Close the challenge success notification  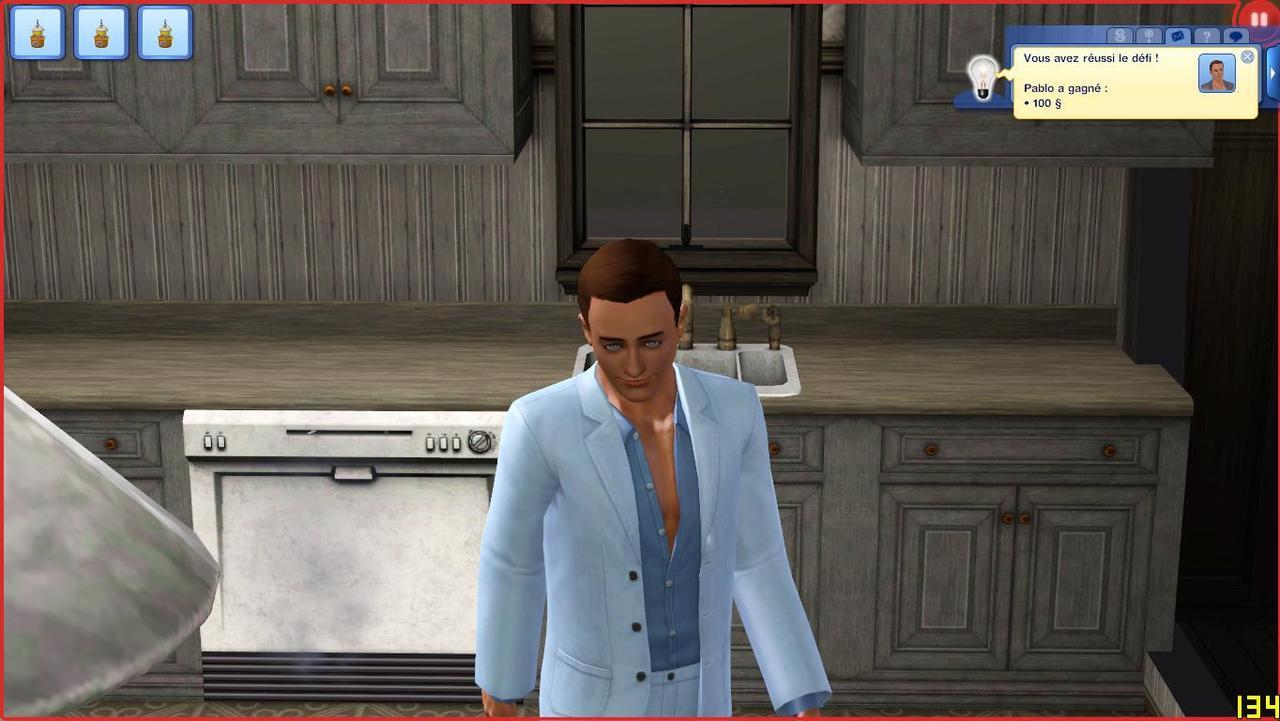click(x=1247, y=57)
